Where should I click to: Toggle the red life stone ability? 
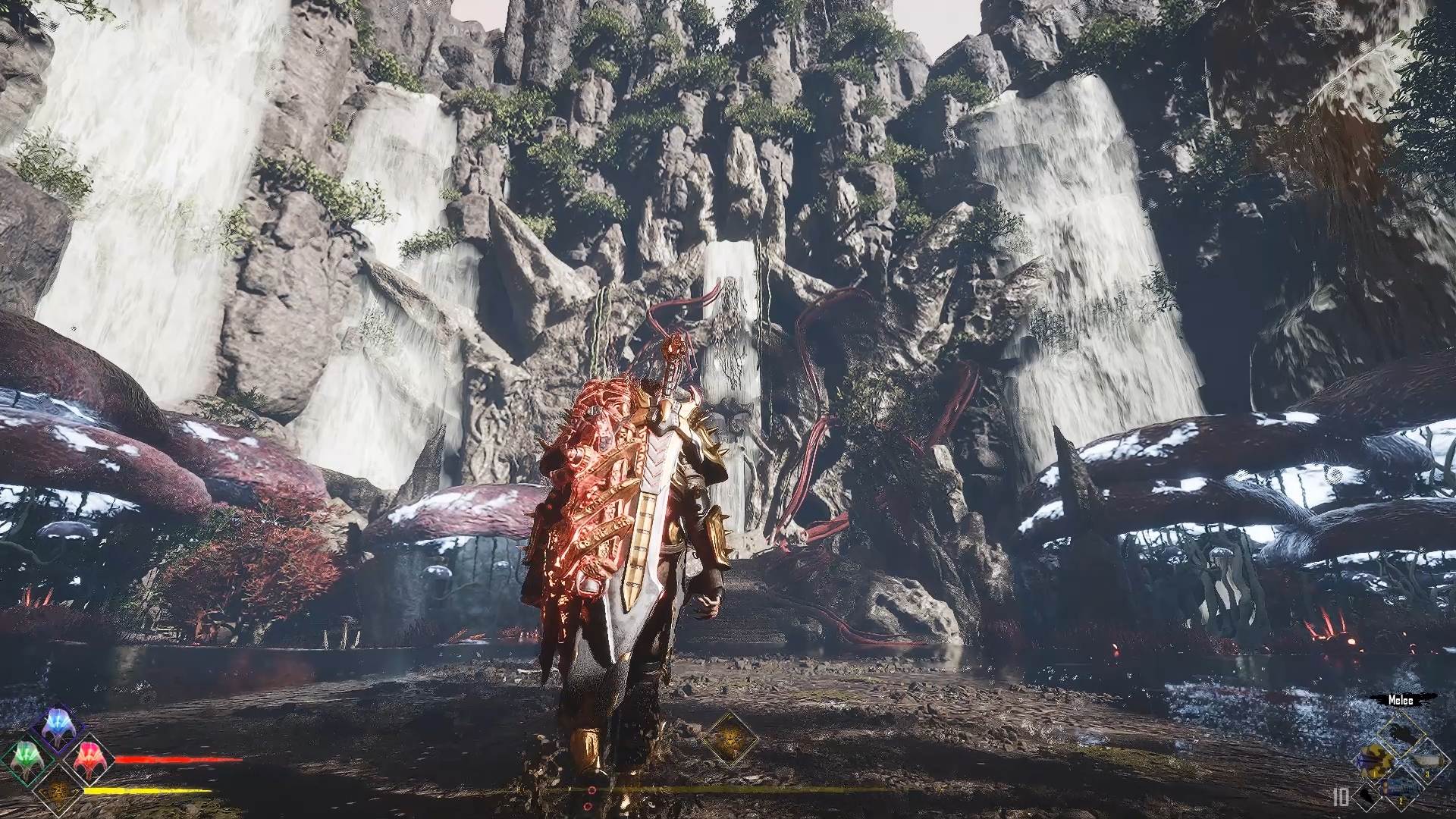(89, 758)
